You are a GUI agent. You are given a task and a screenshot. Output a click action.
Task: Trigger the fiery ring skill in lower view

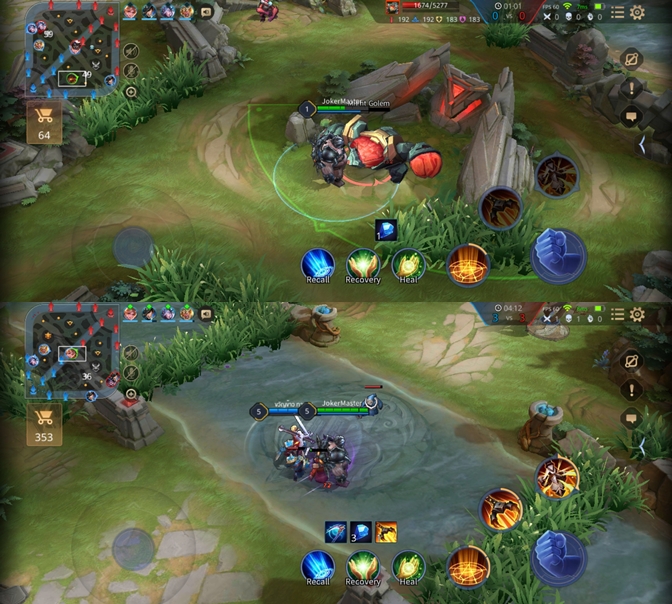[x=467, y=565]
